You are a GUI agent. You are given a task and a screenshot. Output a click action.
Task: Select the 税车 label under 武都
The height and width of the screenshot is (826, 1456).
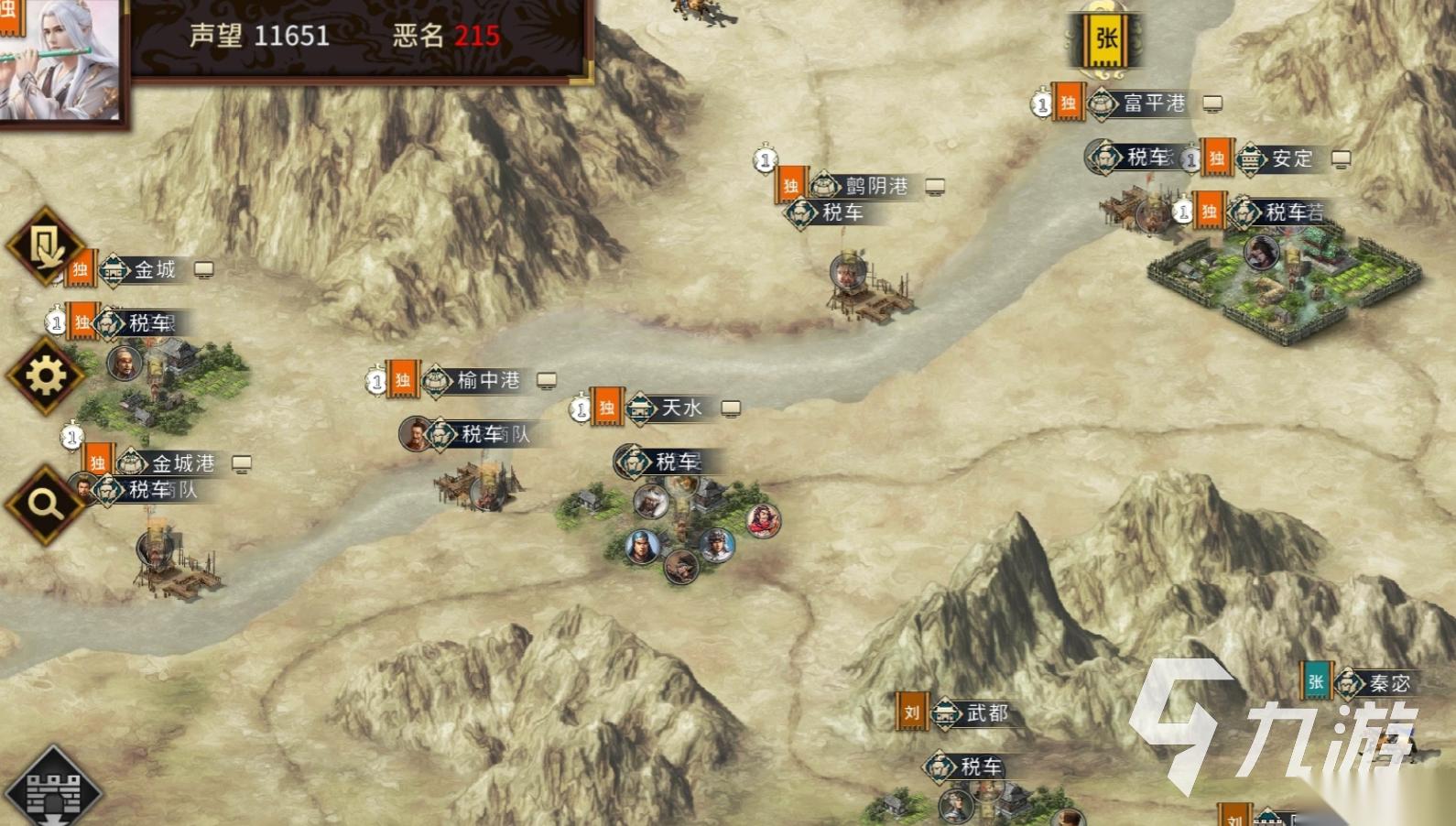(980, 766)
